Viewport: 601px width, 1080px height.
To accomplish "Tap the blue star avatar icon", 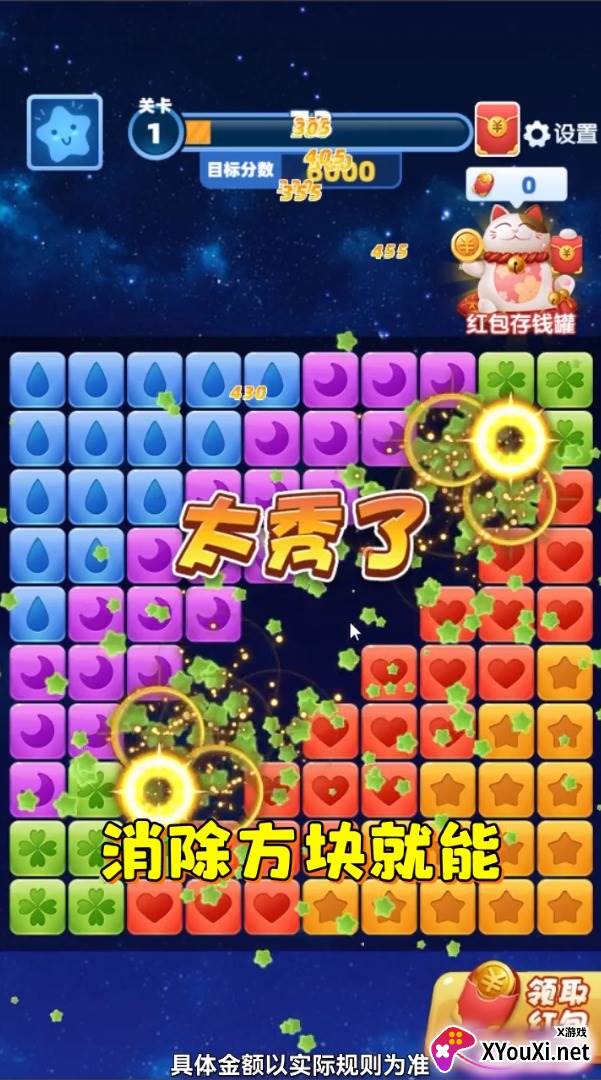I will point(64,131).
